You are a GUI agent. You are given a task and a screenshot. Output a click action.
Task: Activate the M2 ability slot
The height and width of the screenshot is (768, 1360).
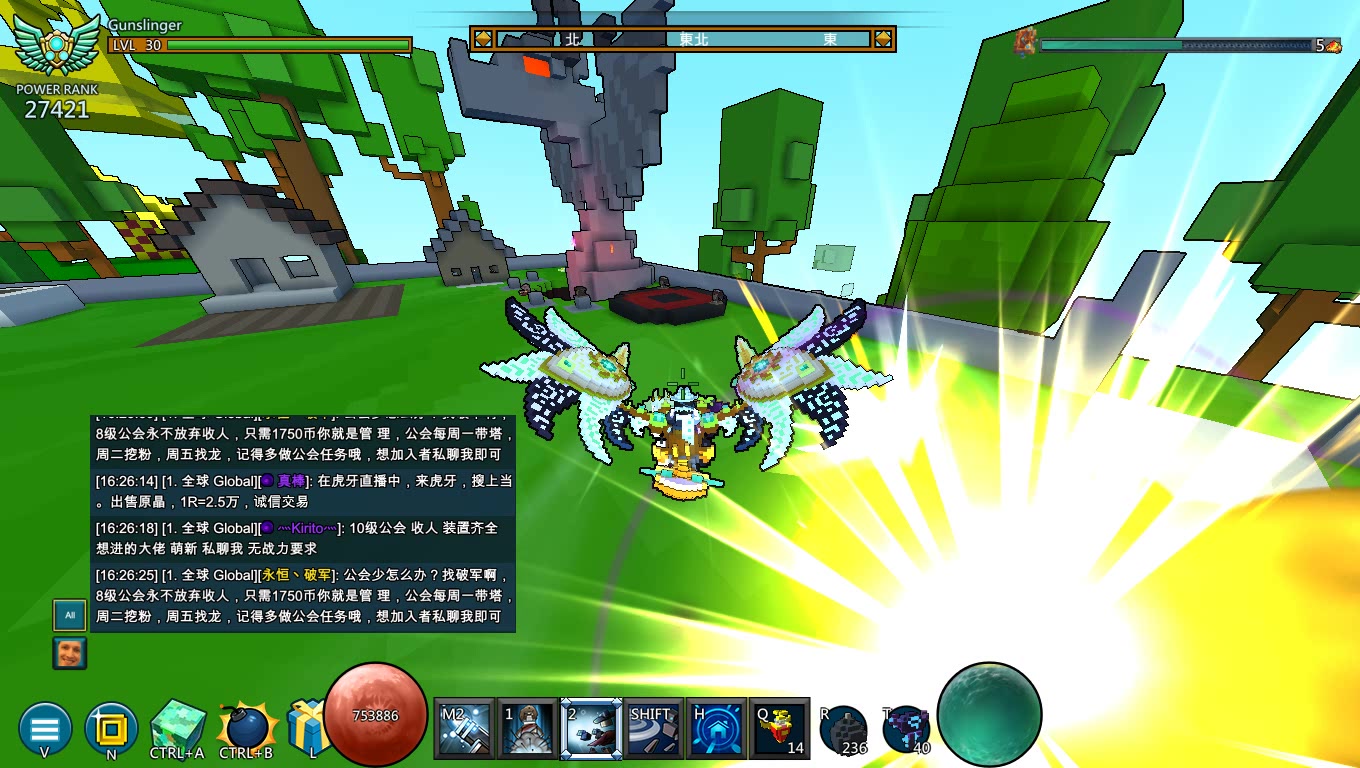pyautogui.click(x=464, y=729)
